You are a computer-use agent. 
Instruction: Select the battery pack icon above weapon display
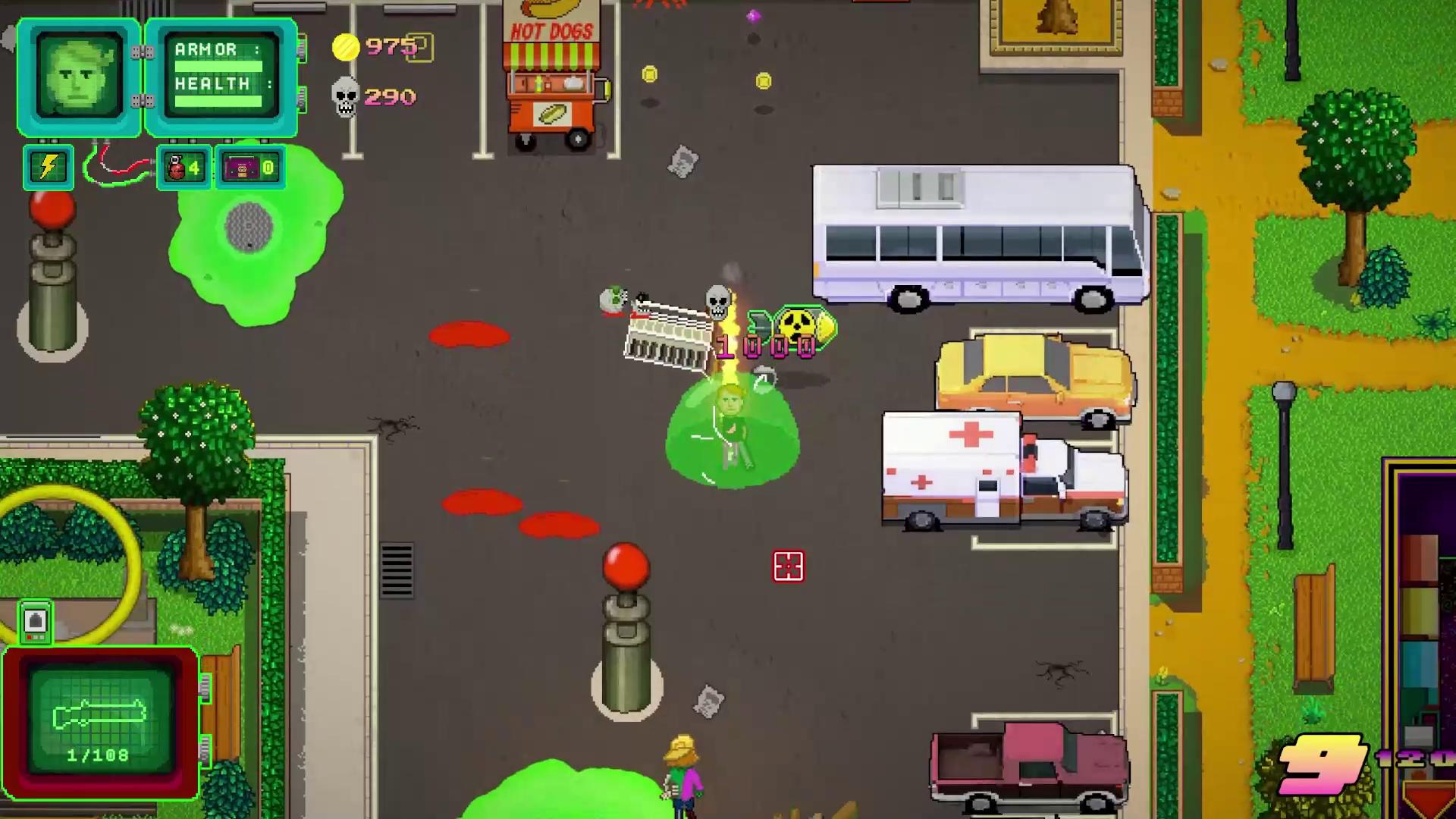pyautogui.click(x=36, y=622)
